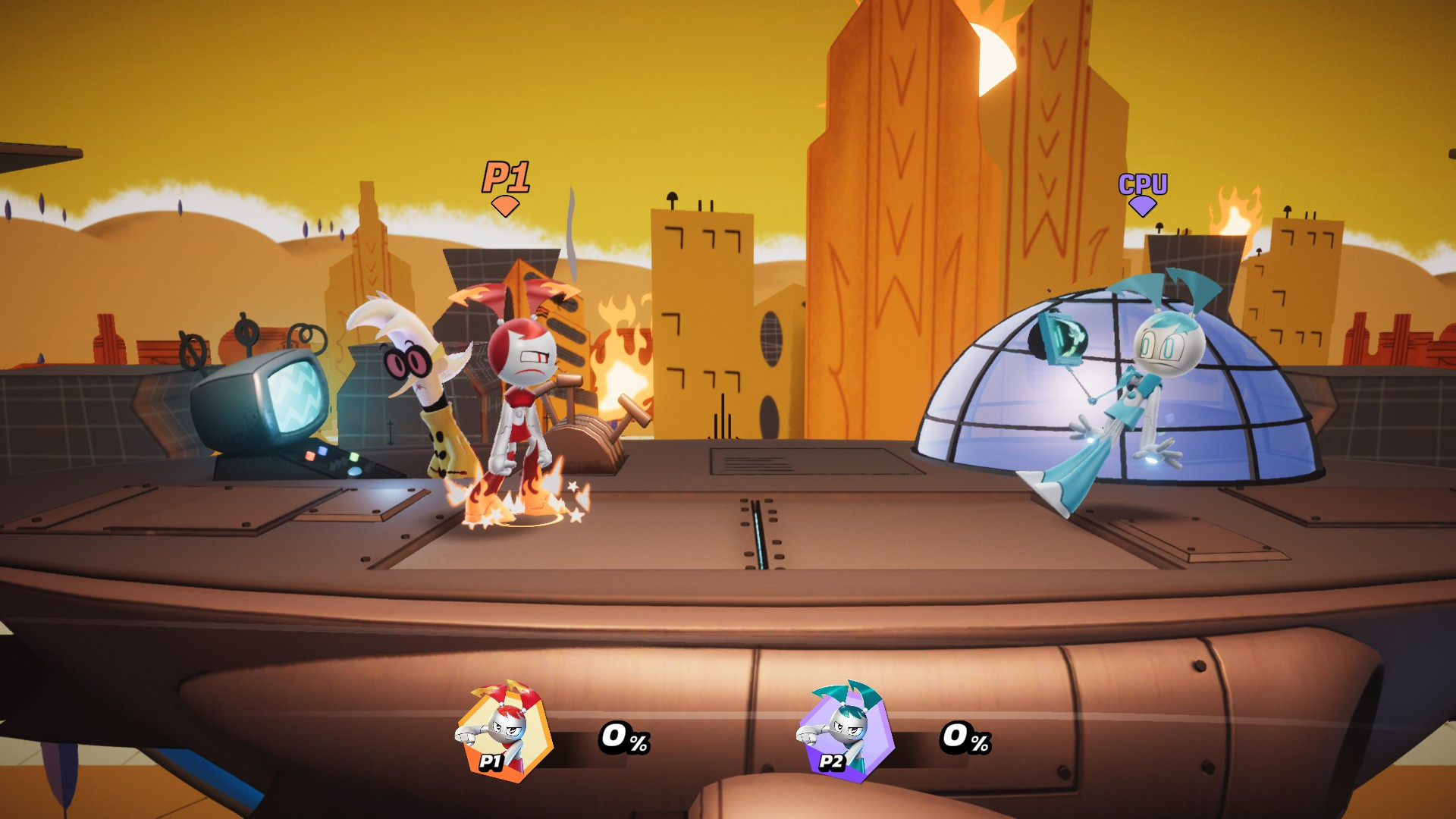This screenshot has height=819, width=1456.
Task: Click the purple CPU pointer marker
Action: tap(1144, 206)
